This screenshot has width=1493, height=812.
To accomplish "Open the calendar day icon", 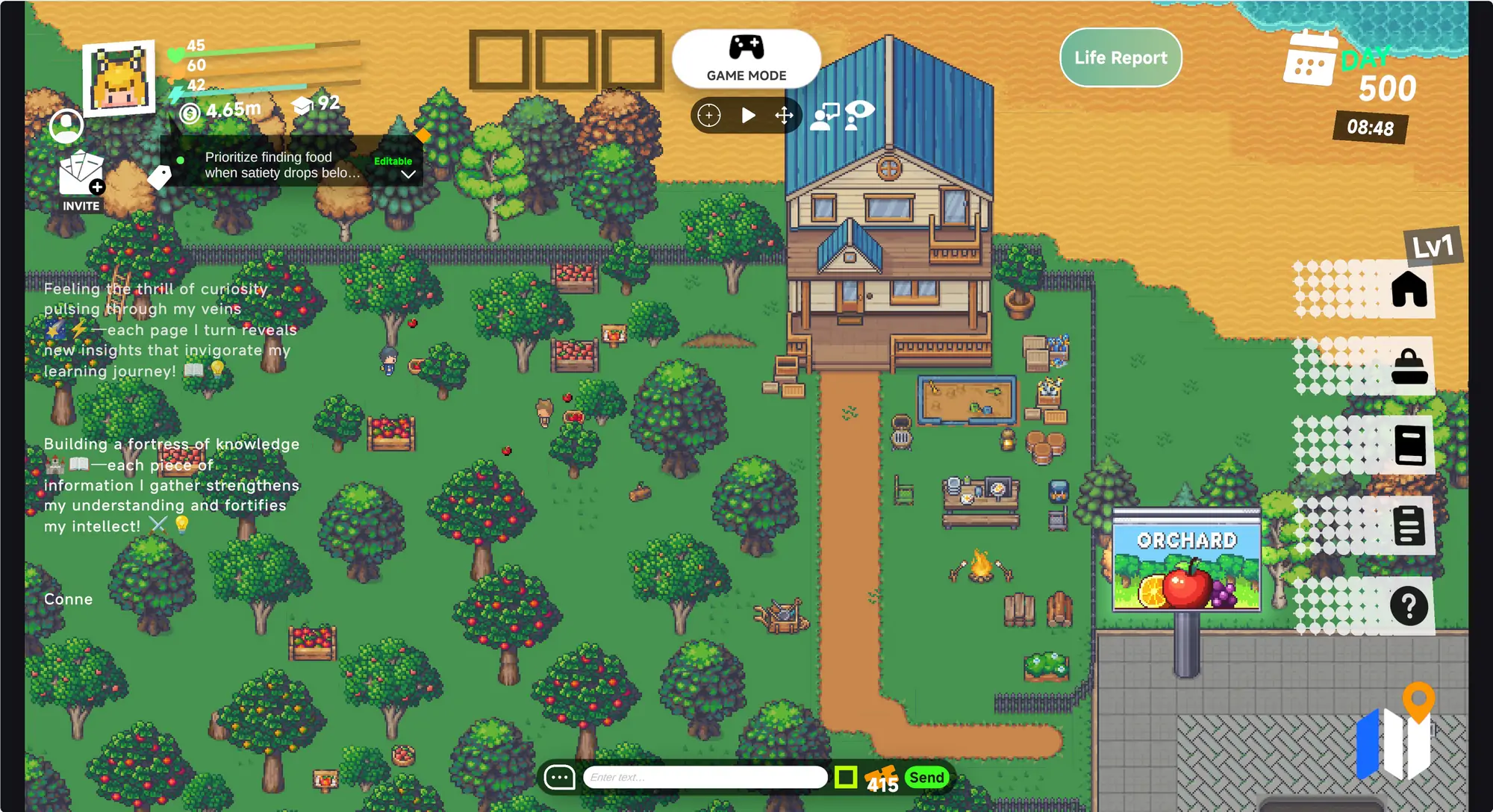I will pyautogui.click(x=1309, y=60).
